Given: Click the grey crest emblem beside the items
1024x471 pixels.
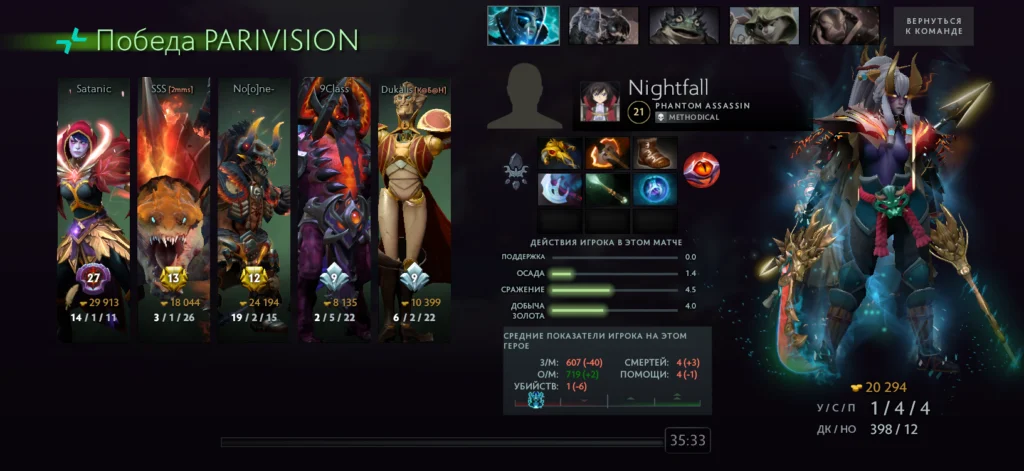Looking at the screenshot, I should (x=517, y=170).
